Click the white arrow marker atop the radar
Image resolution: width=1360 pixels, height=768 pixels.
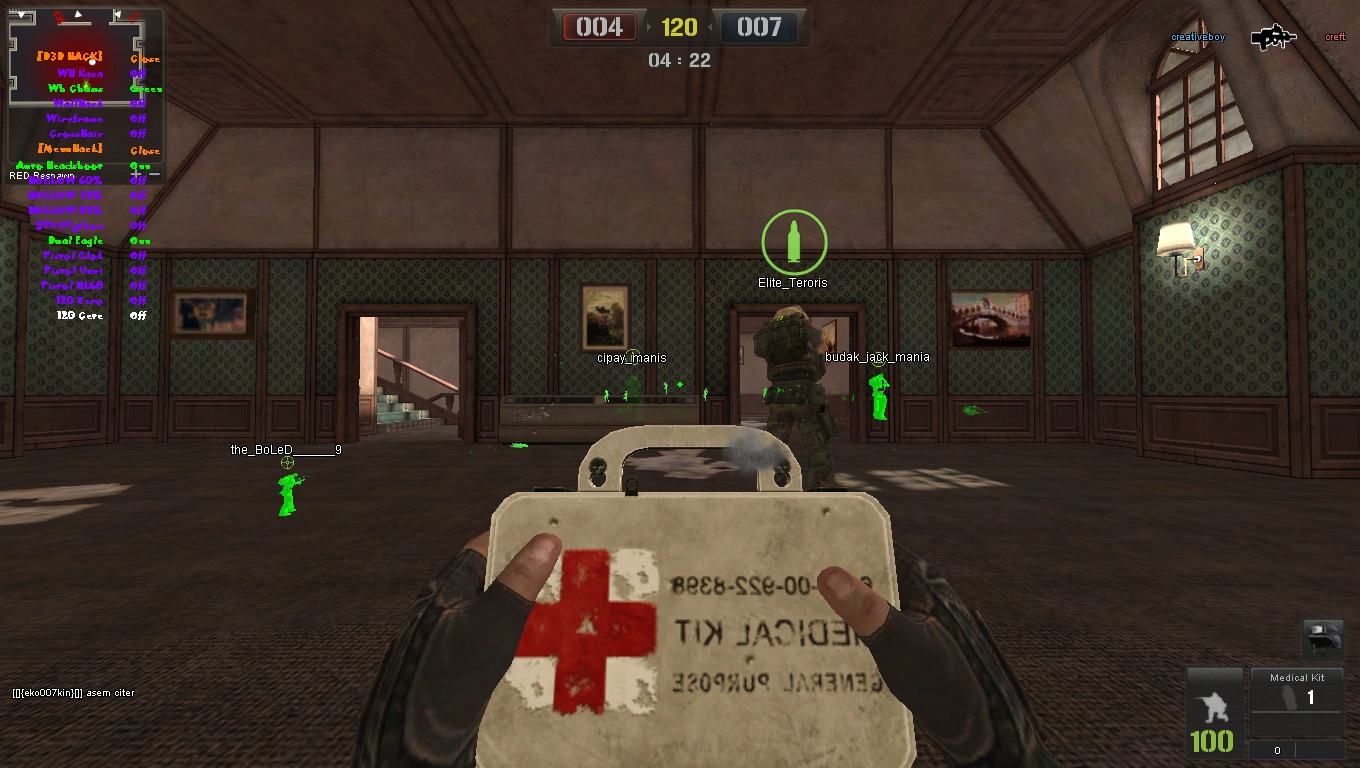[x=77, y=13]
